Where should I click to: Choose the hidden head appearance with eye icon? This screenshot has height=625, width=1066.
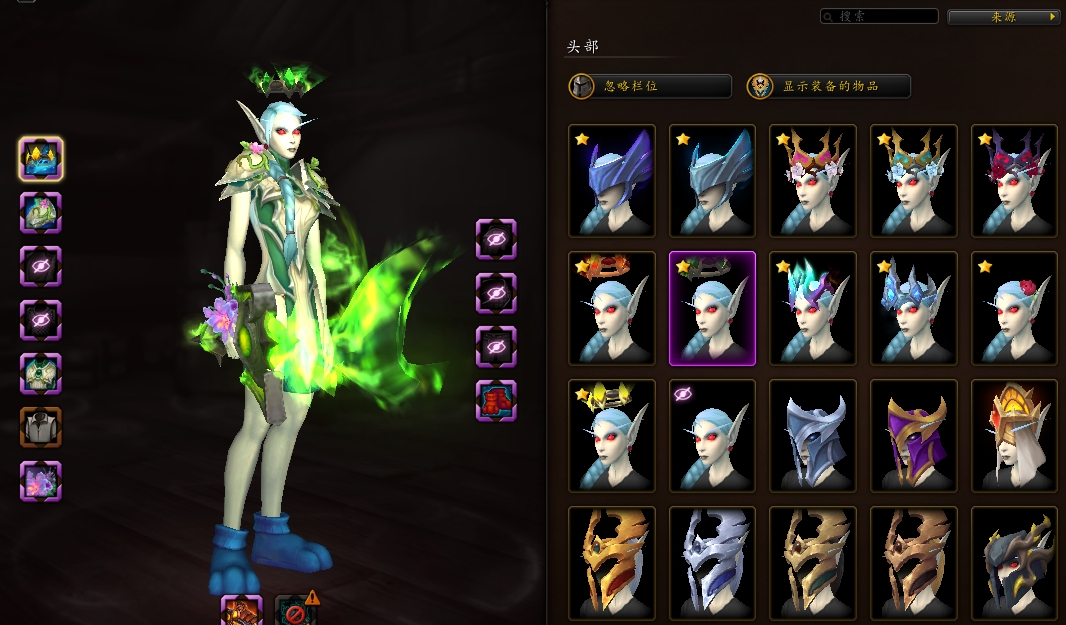712,436
